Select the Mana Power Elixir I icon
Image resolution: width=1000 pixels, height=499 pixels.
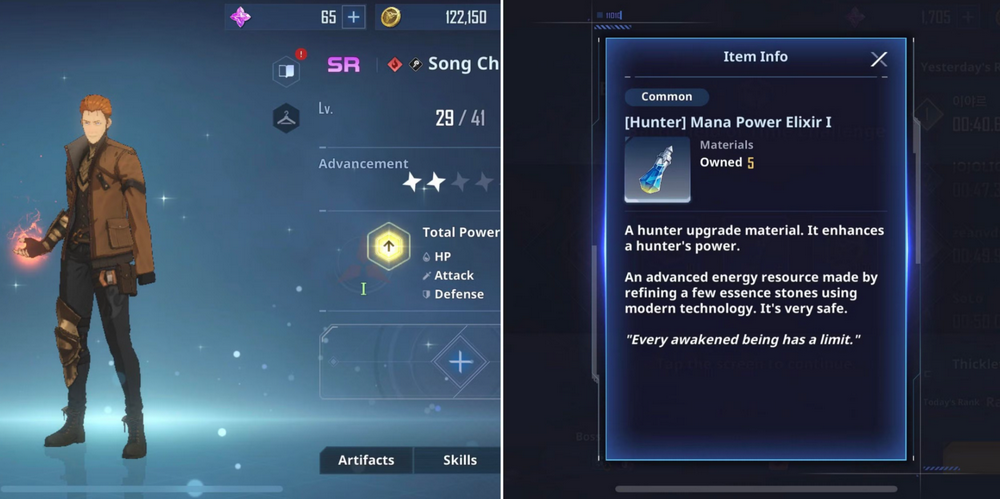coord(656,170)
